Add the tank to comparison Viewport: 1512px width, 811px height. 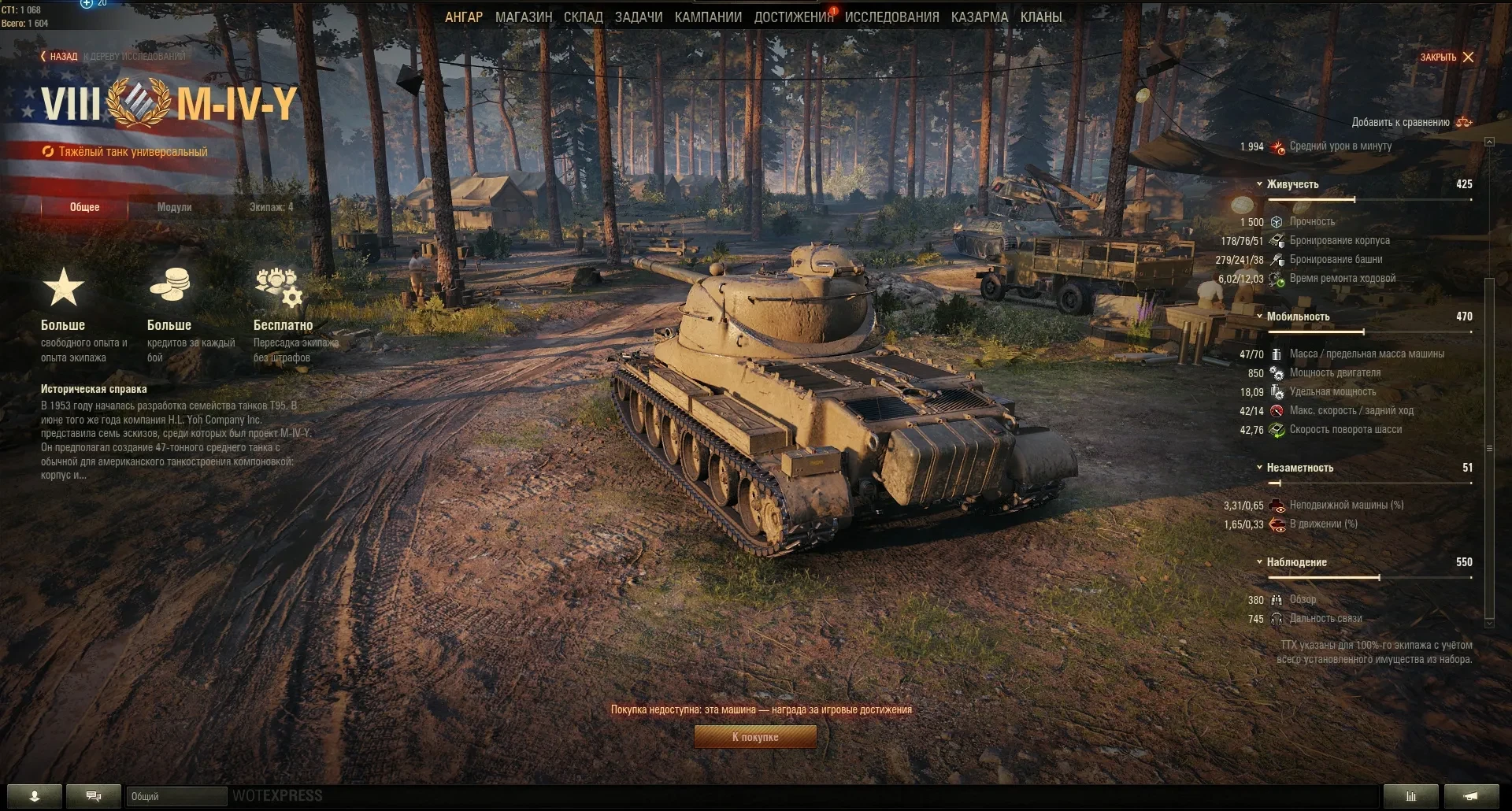click(1410, 122)
